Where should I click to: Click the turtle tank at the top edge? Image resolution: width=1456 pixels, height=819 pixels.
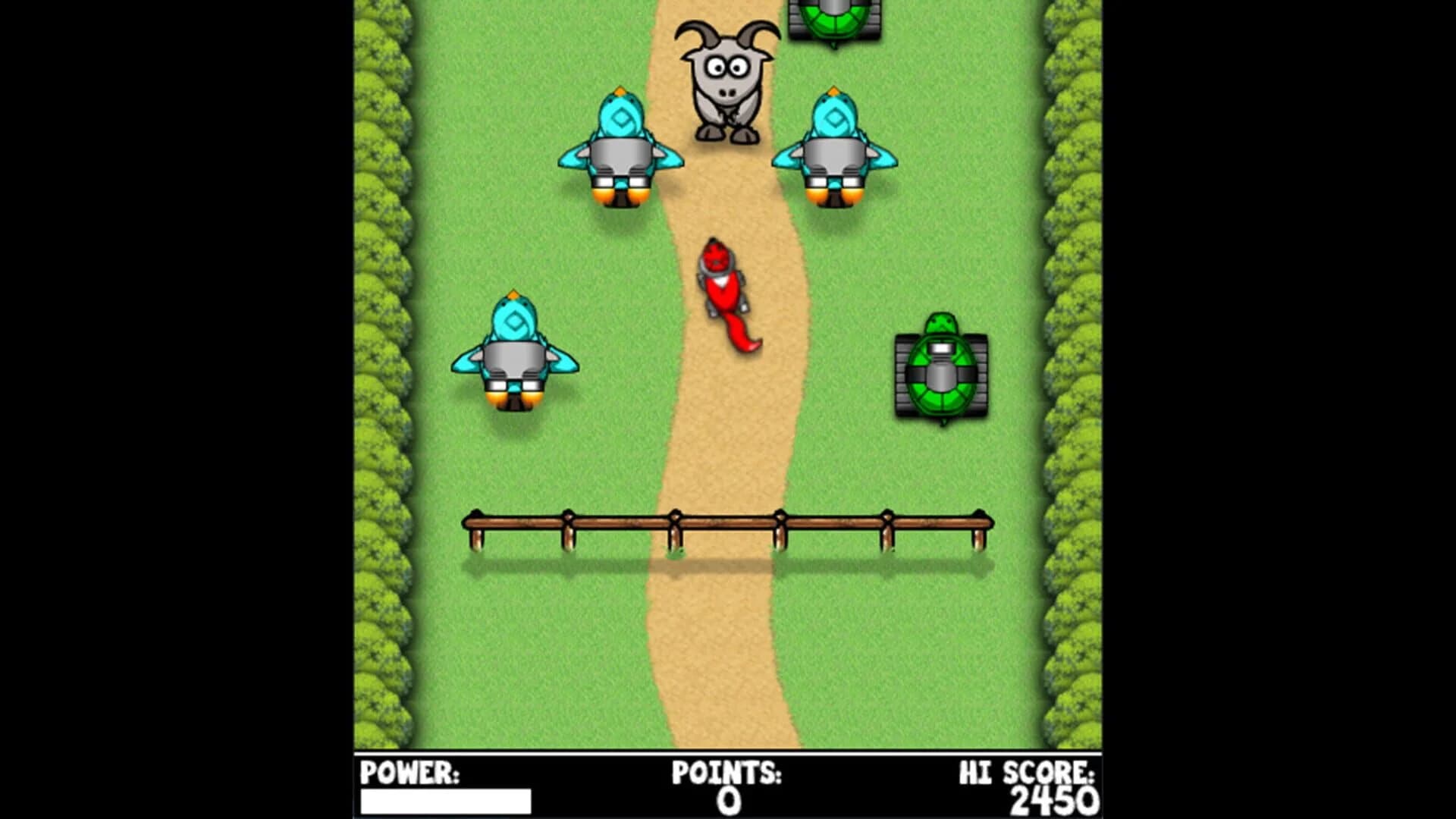(x=834, y=19)
